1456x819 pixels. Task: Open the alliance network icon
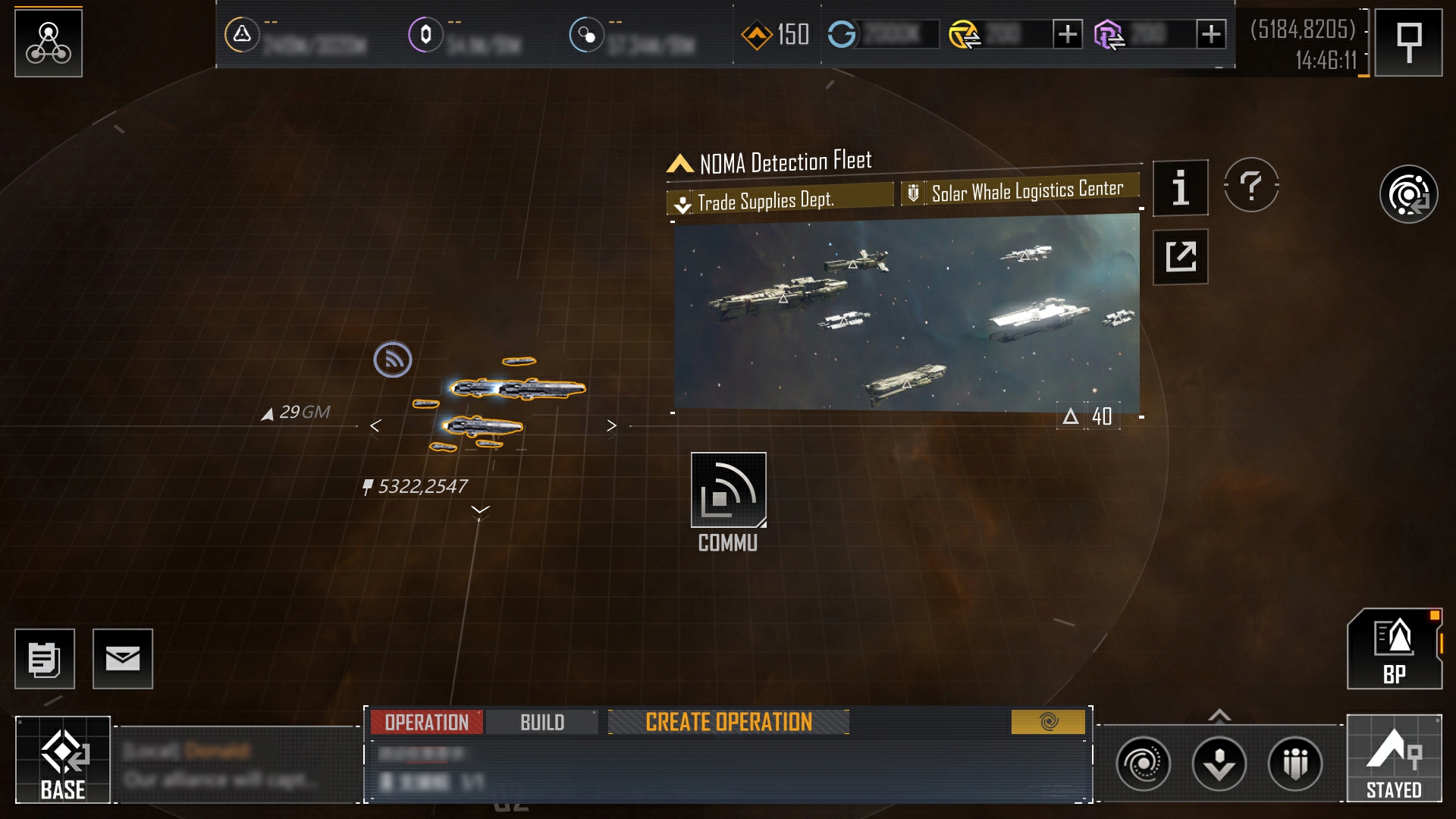[49, 42]
